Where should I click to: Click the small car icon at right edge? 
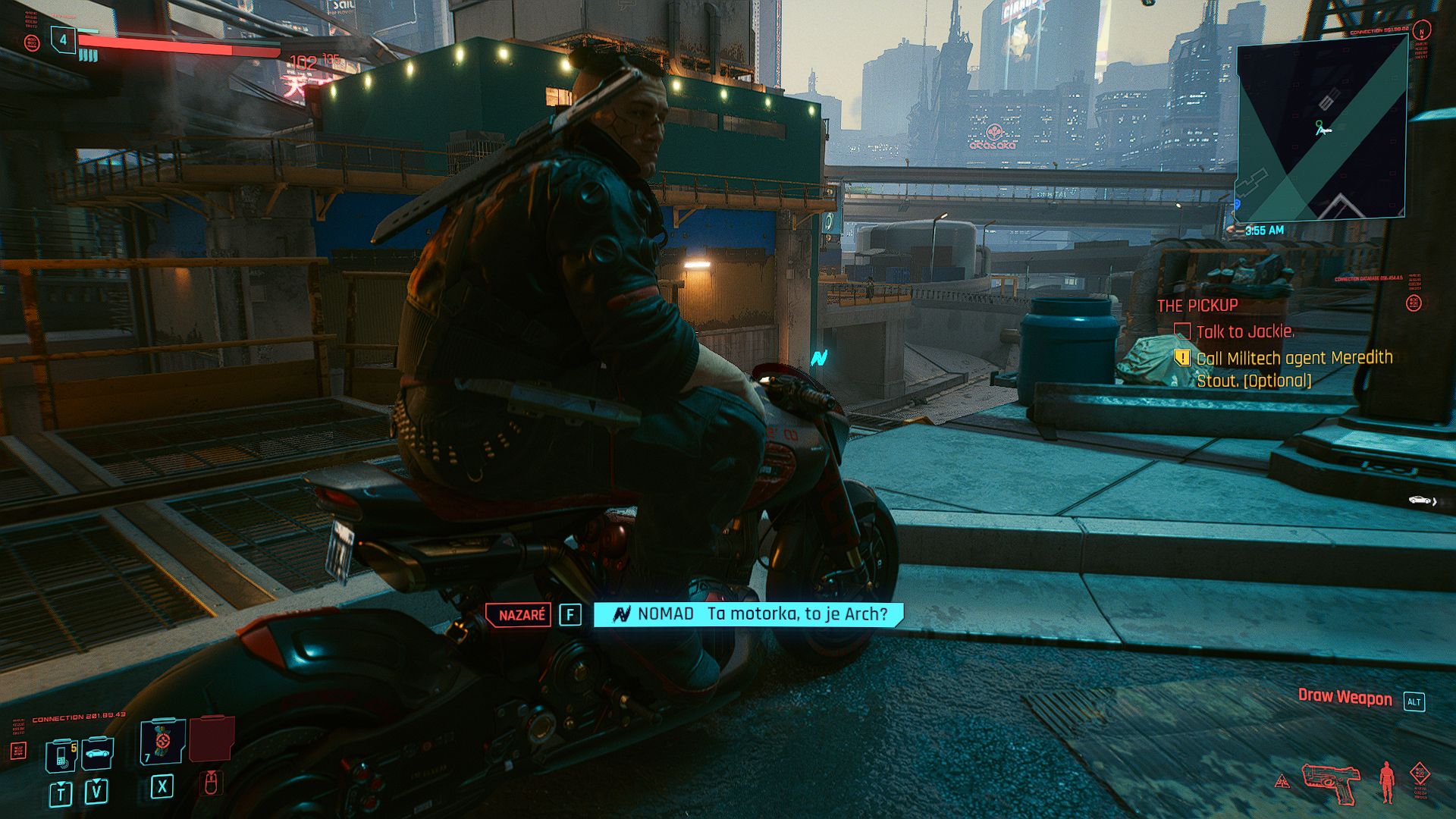pyautogui.click(x=1420, y=500)
